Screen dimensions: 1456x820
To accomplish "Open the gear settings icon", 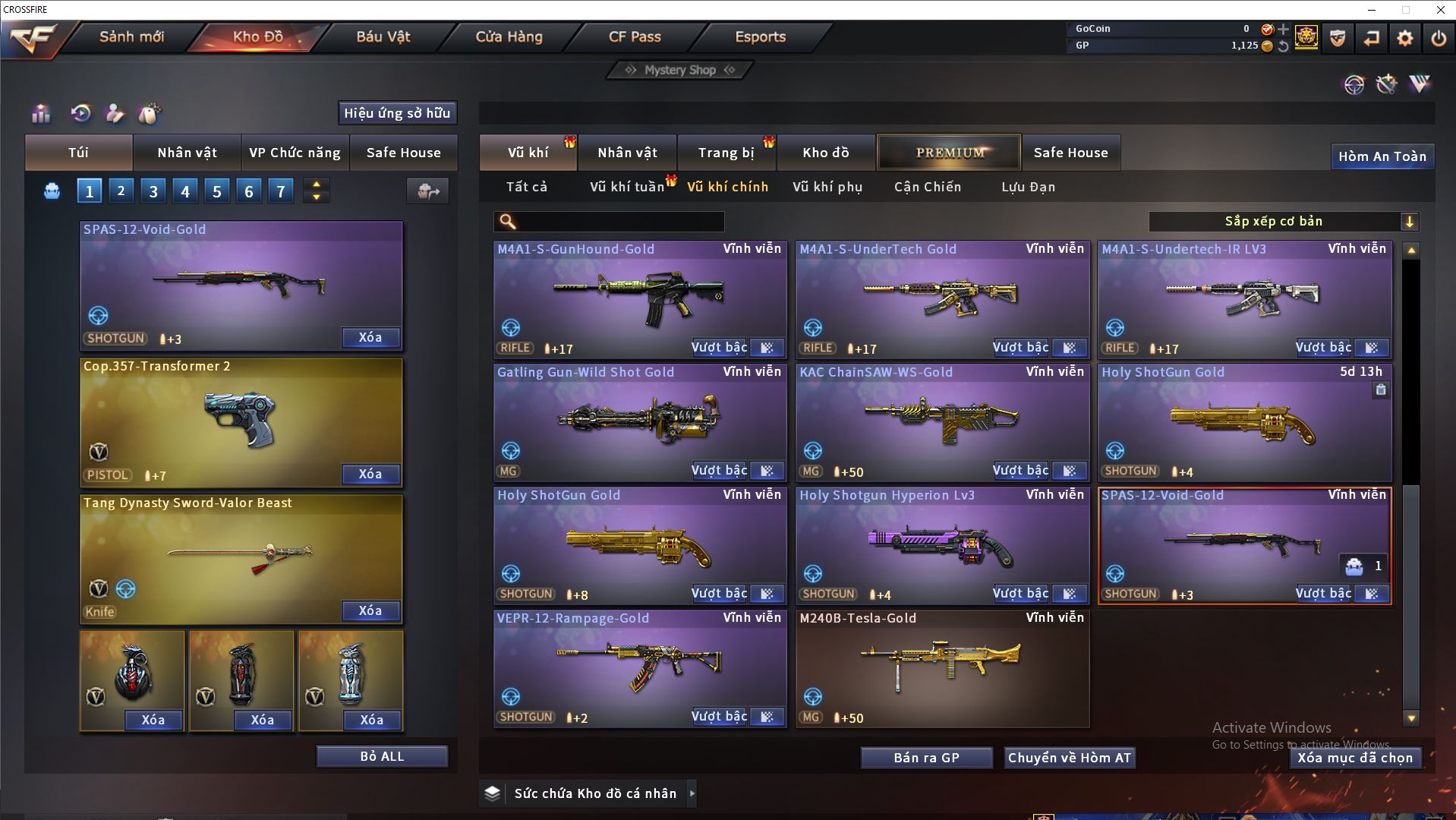I will click(1404, 38).
